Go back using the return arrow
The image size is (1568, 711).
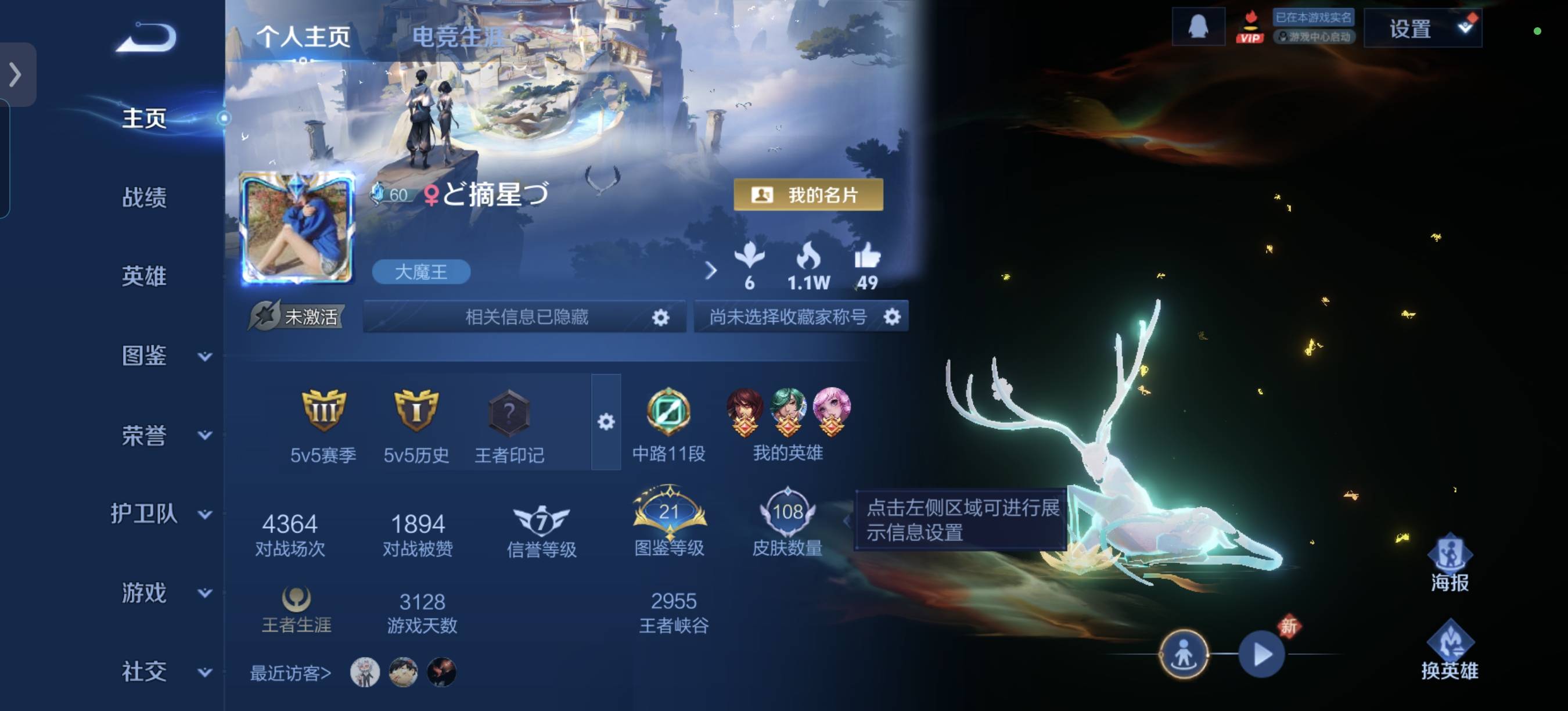point(147,38)
